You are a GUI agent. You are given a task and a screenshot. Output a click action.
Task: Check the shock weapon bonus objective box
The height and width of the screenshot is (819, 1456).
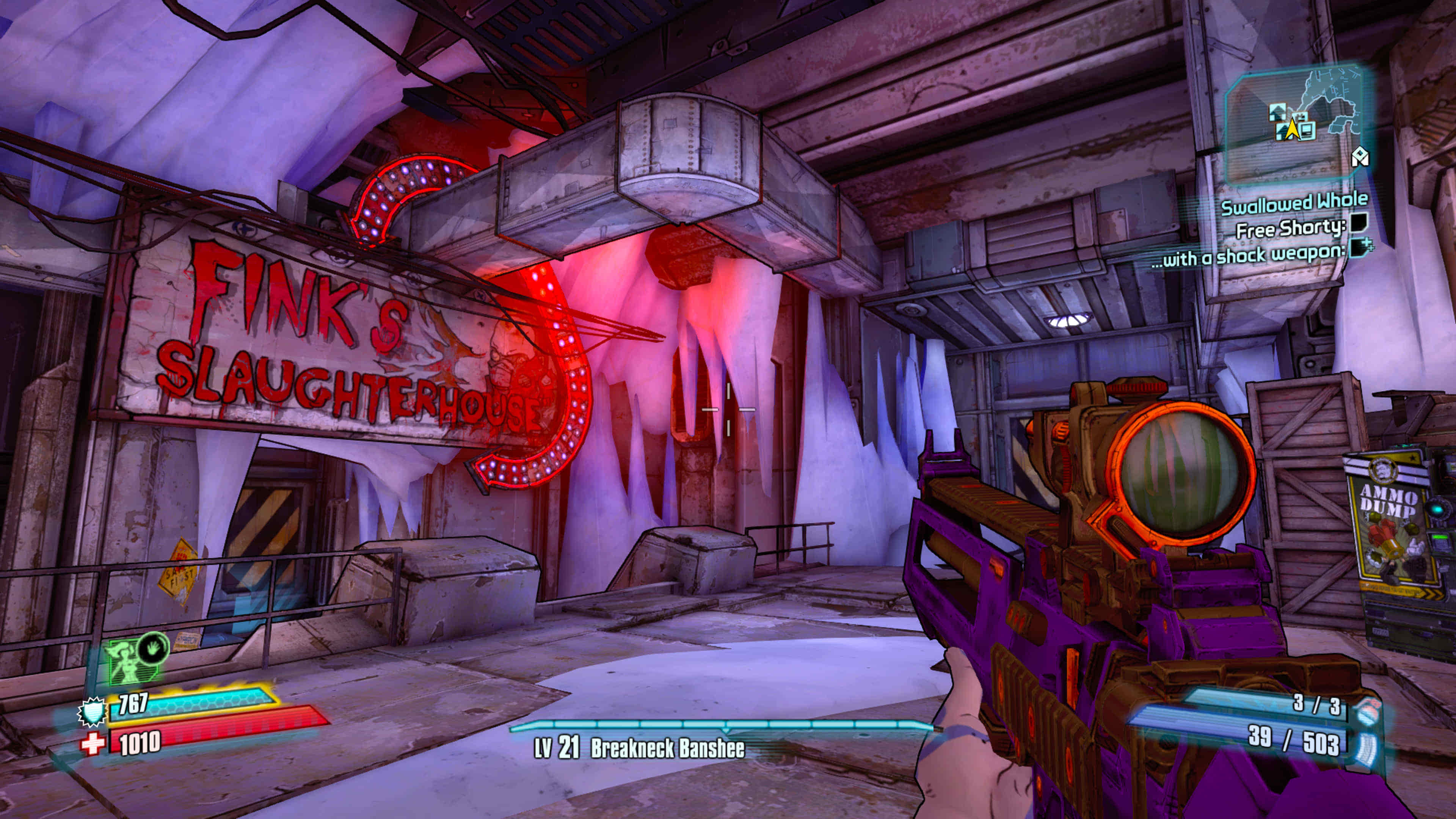1359,248
